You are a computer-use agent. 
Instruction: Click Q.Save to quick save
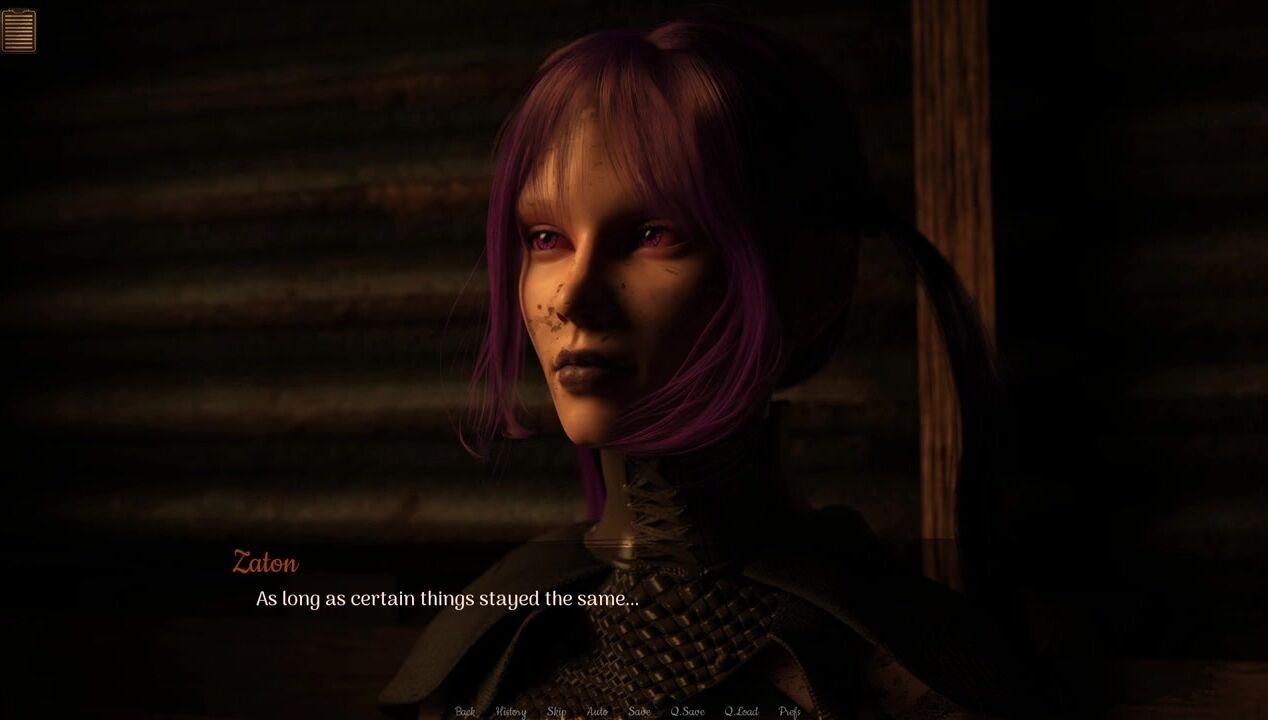687,712
